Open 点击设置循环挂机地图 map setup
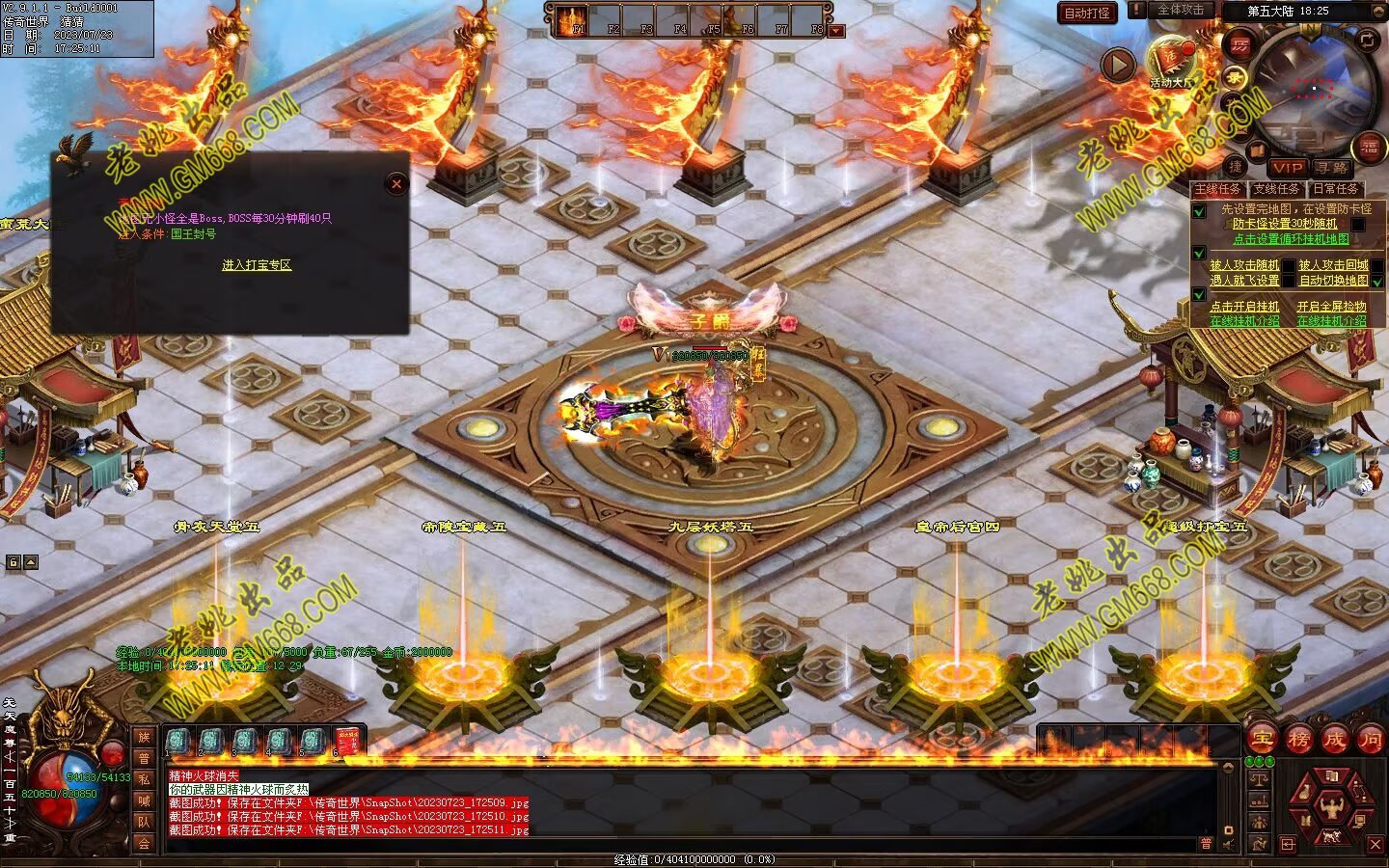This screenshot has width=1389, height=868. click(1291, 239)
